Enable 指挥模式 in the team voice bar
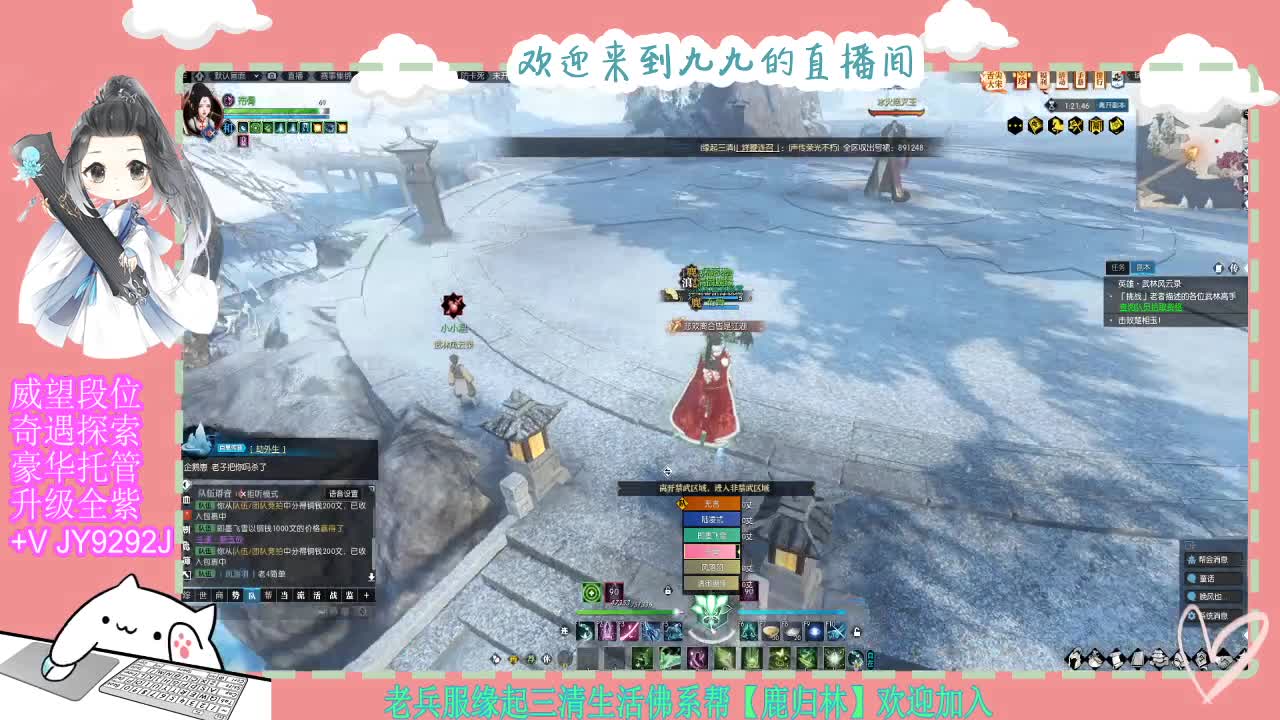1280x720 pixels. point(250,492)
